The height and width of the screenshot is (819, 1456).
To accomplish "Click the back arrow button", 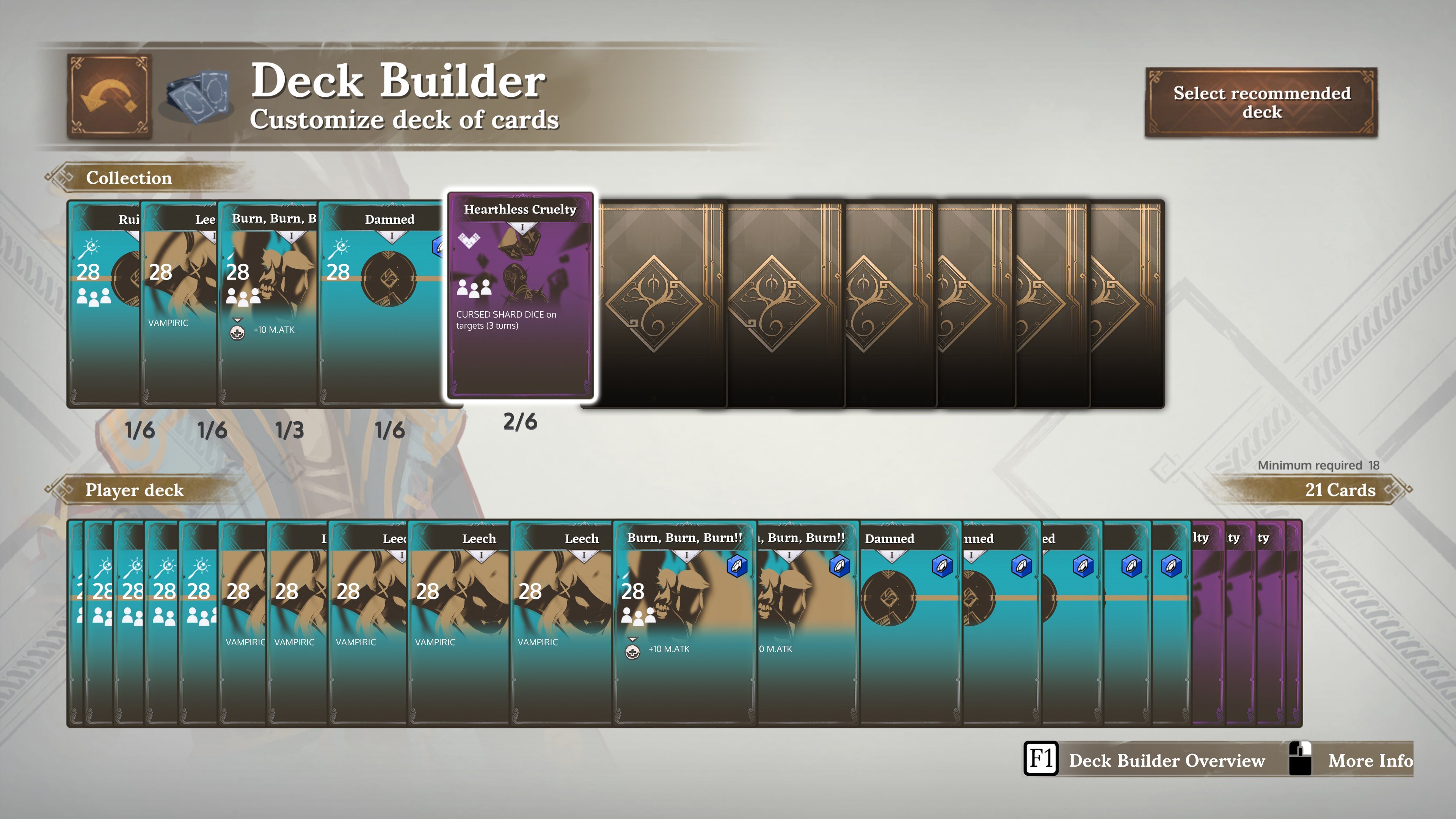I will [109, 96].
